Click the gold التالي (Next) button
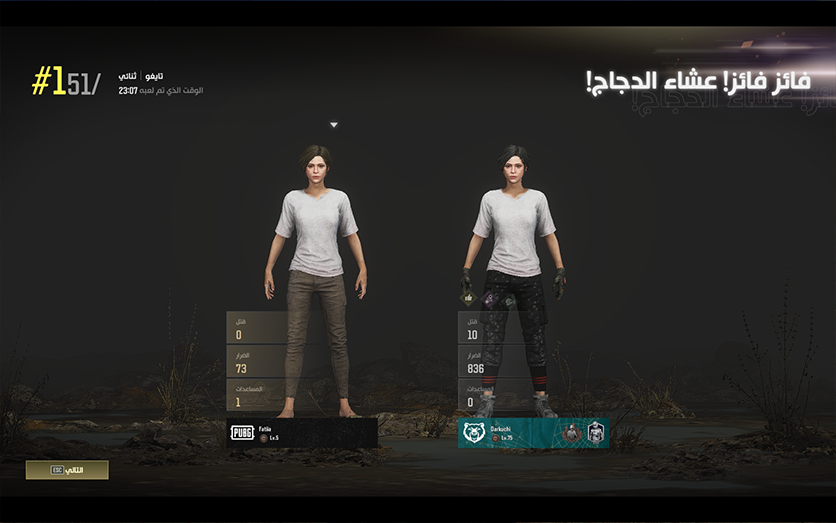Viewport: 836px width, 523px height. [67, 469]
